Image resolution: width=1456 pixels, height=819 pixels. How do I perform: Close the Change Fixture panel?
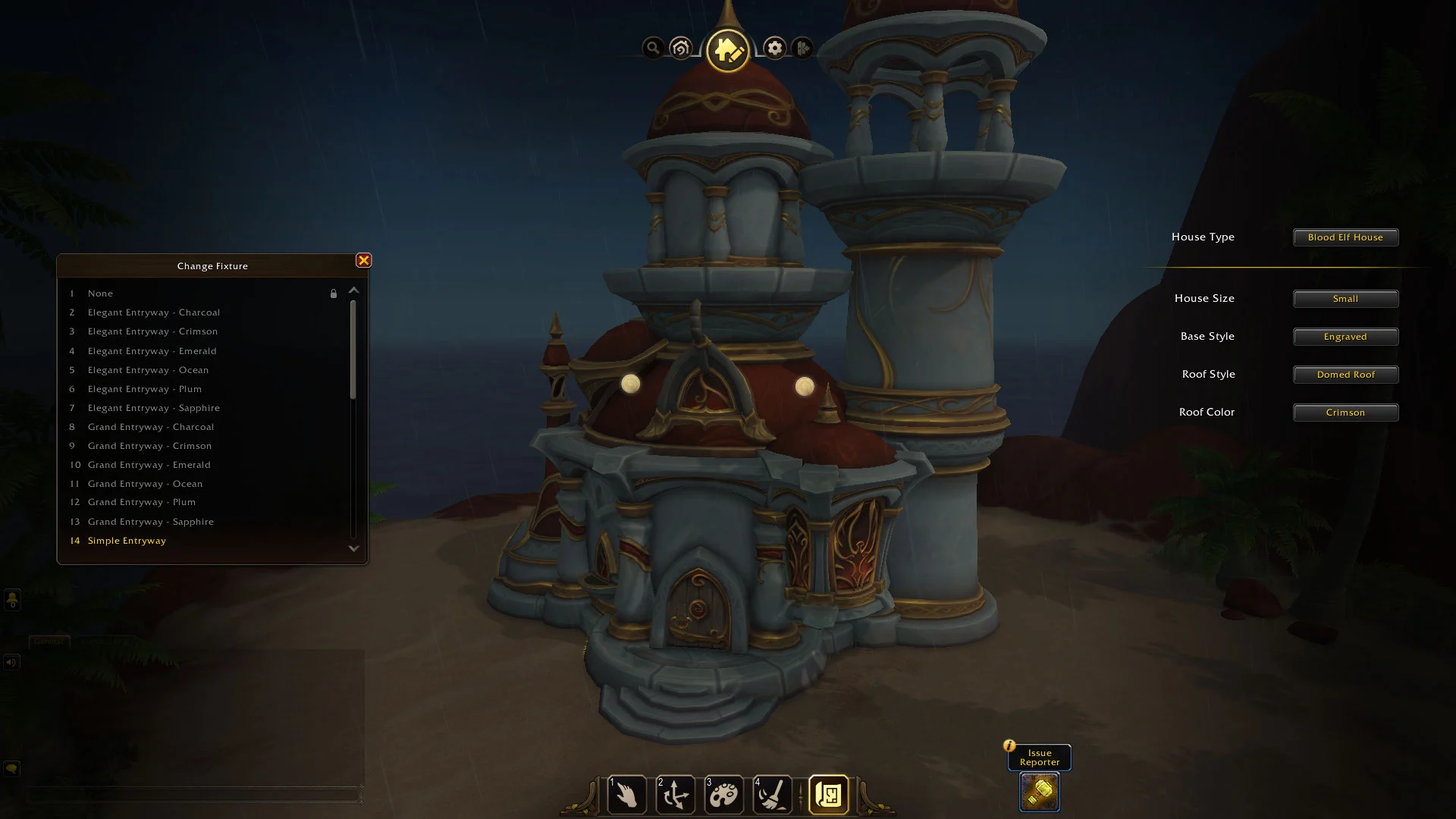coord(364,261)
